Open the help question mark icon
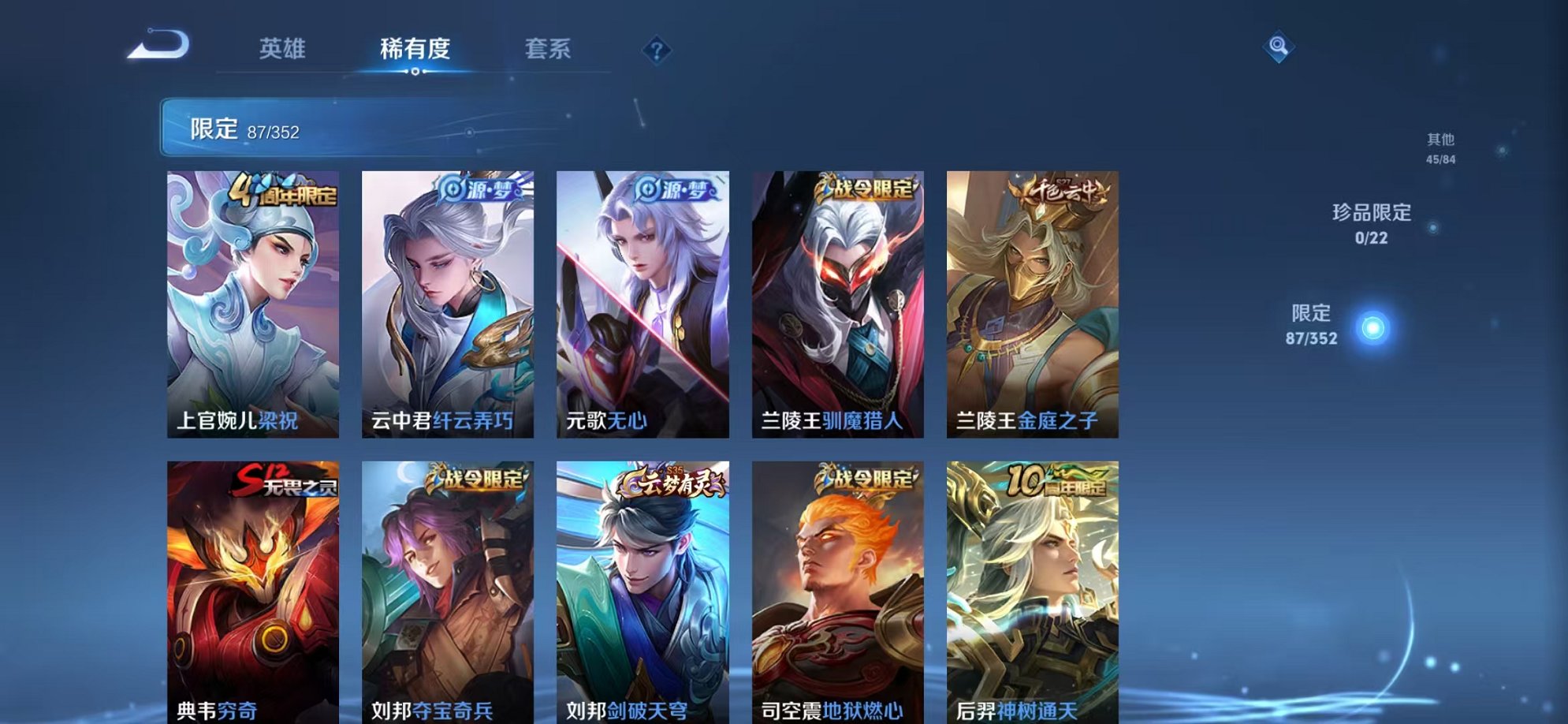 pyautogui.click(x=657, y=50)
